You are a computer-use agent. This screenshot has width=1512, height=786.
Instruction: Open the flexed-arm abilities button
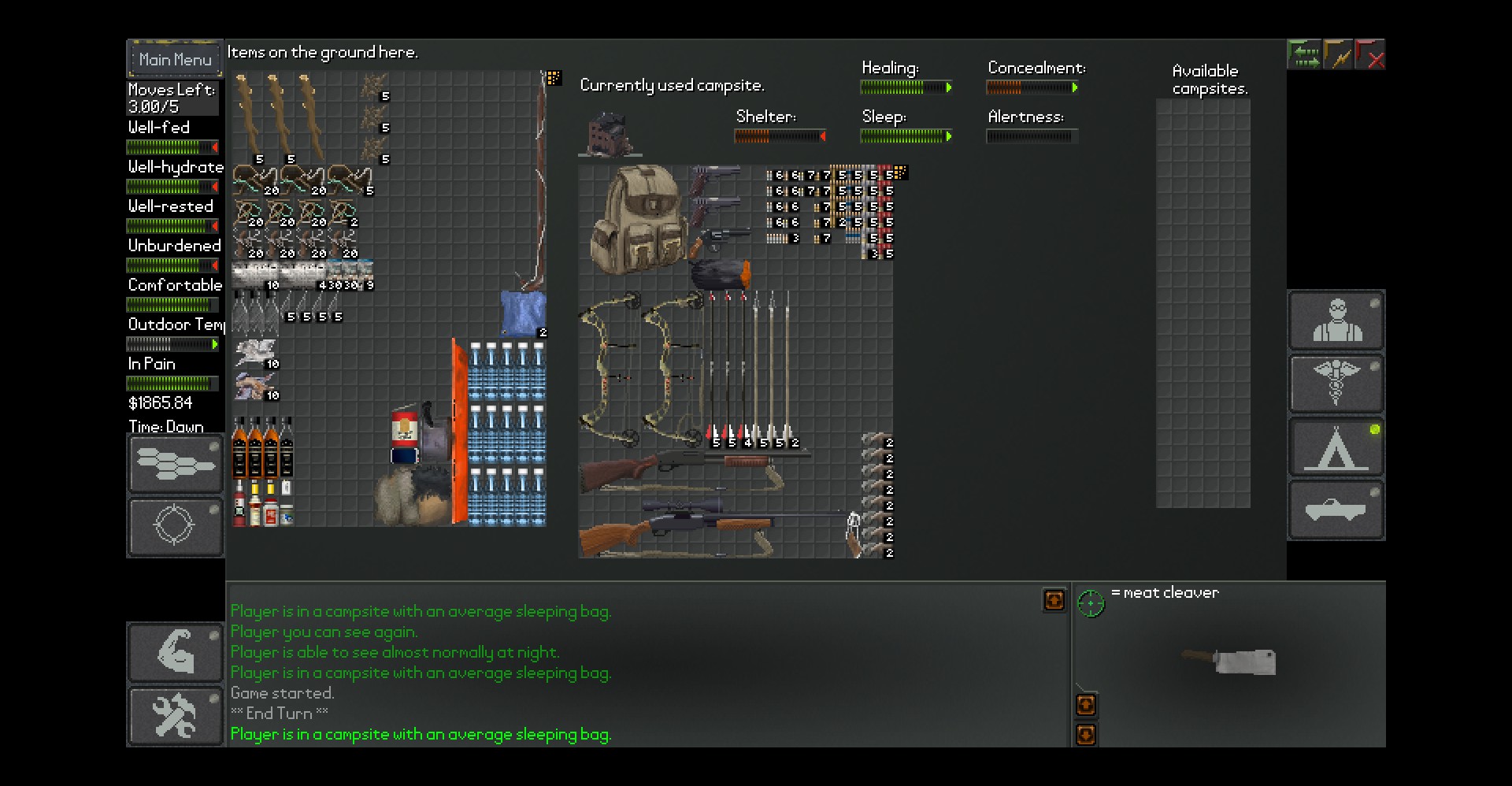(x=175, y=651)
